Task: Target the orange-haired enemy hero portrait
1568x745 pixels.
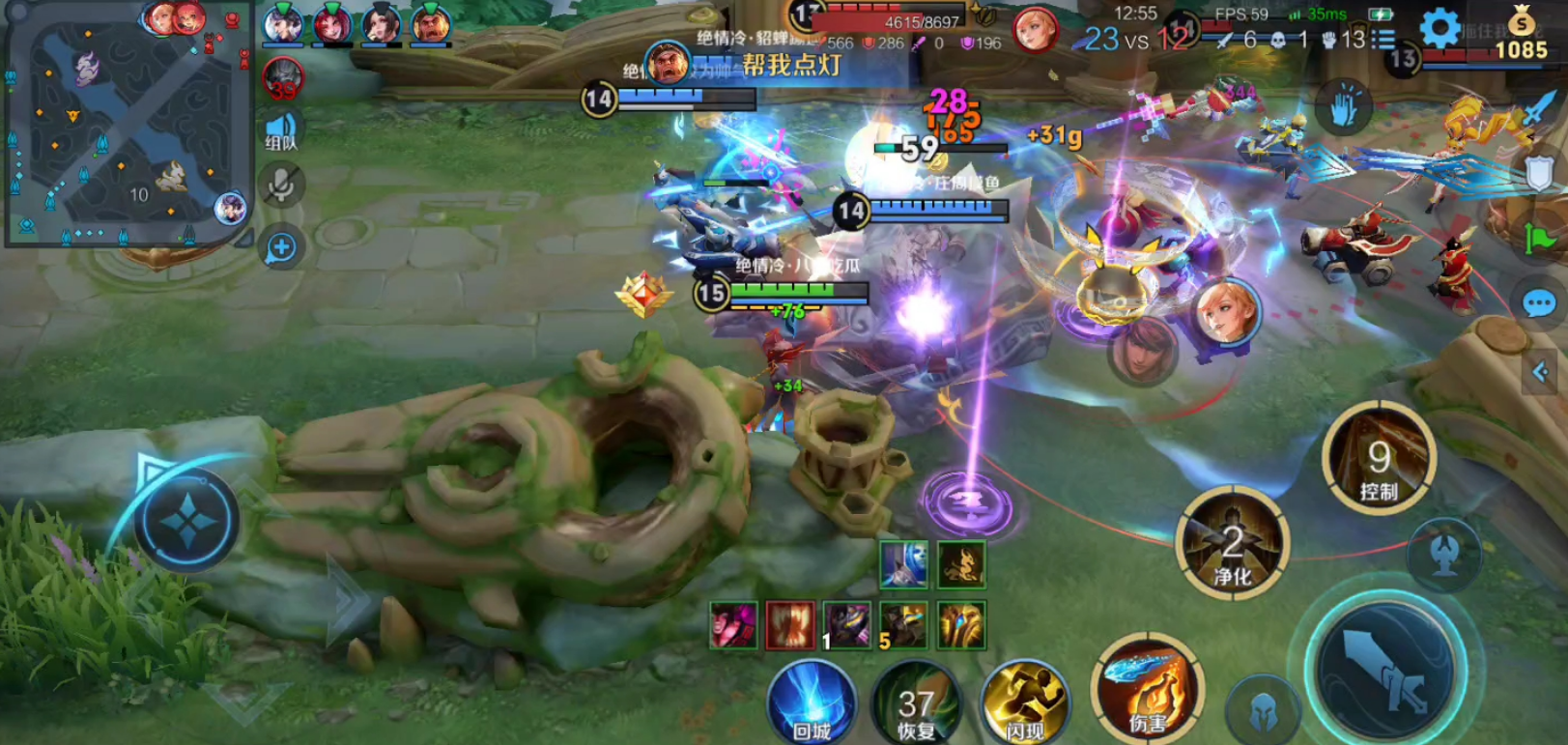Action: pyautogui.click(x=1228, y=313)
